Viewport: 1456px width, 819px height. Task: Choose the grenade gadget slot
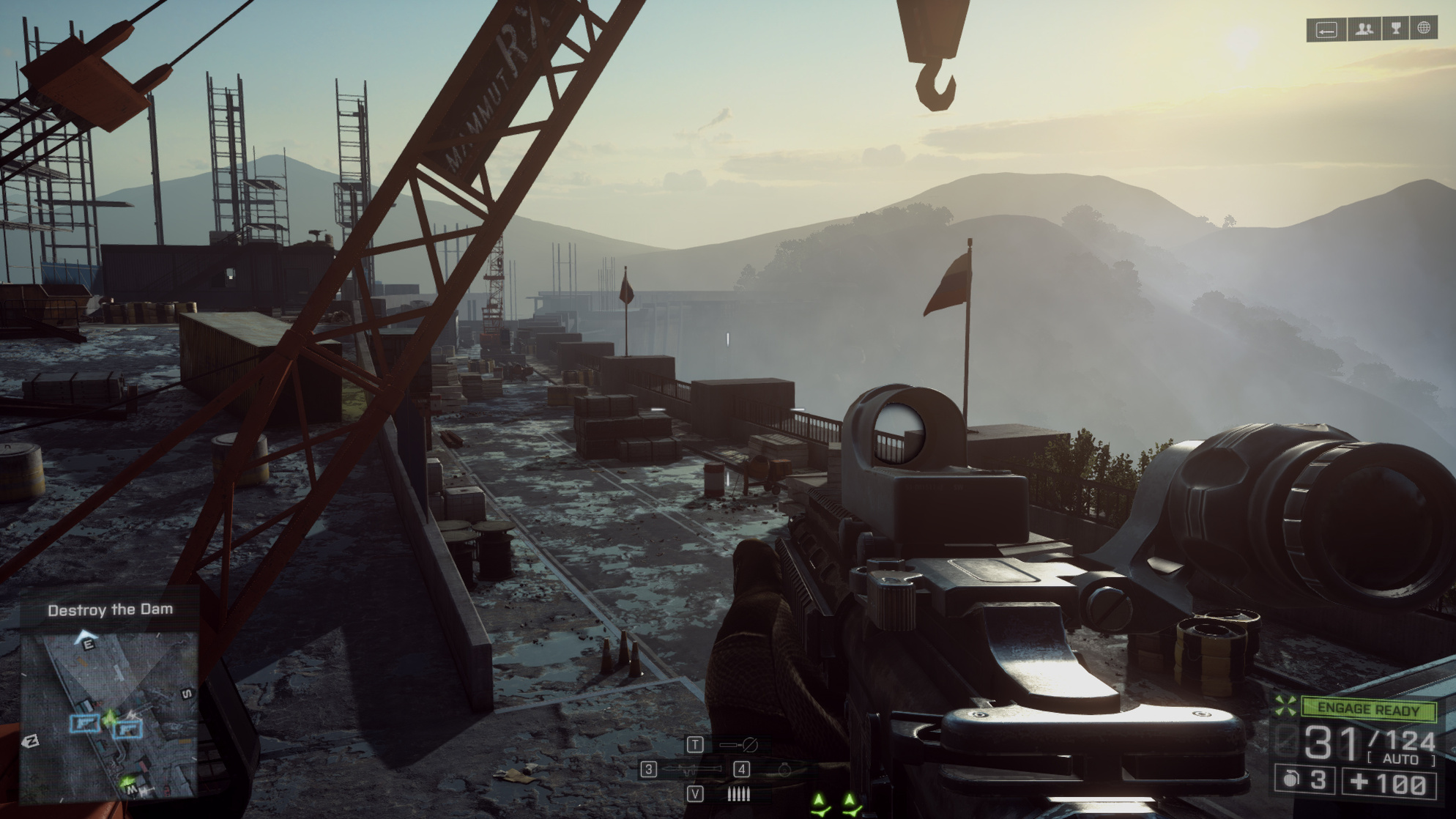(x=784, y=769)
